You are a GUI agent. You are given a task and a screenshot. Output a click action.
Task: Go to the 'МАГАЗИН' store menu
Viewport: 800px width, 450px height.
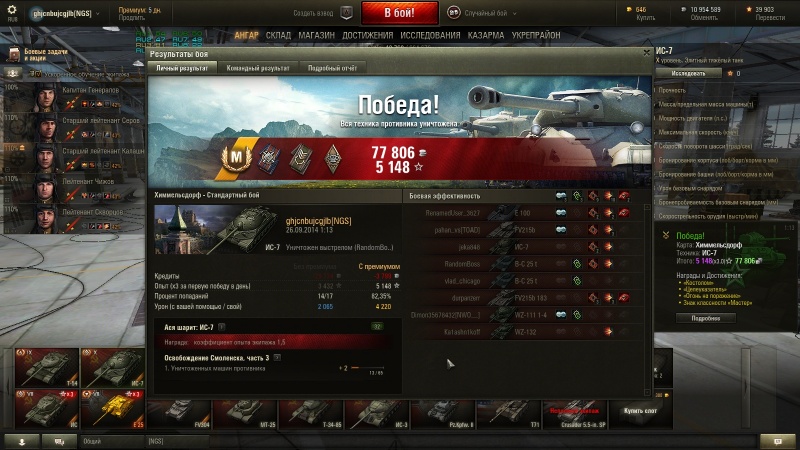316,35
